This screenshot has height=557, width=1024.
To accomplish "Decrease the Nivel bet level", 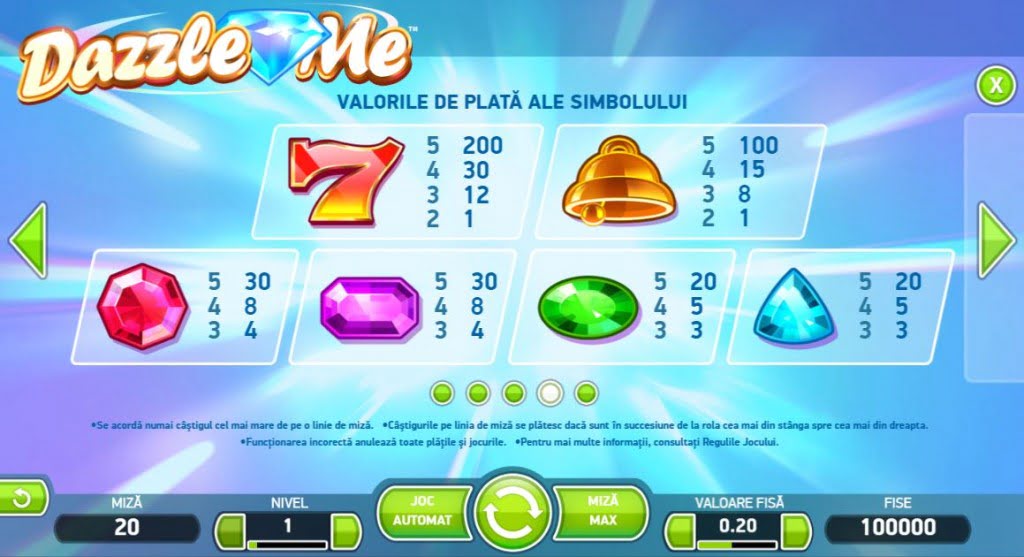I will coord(231,528).
